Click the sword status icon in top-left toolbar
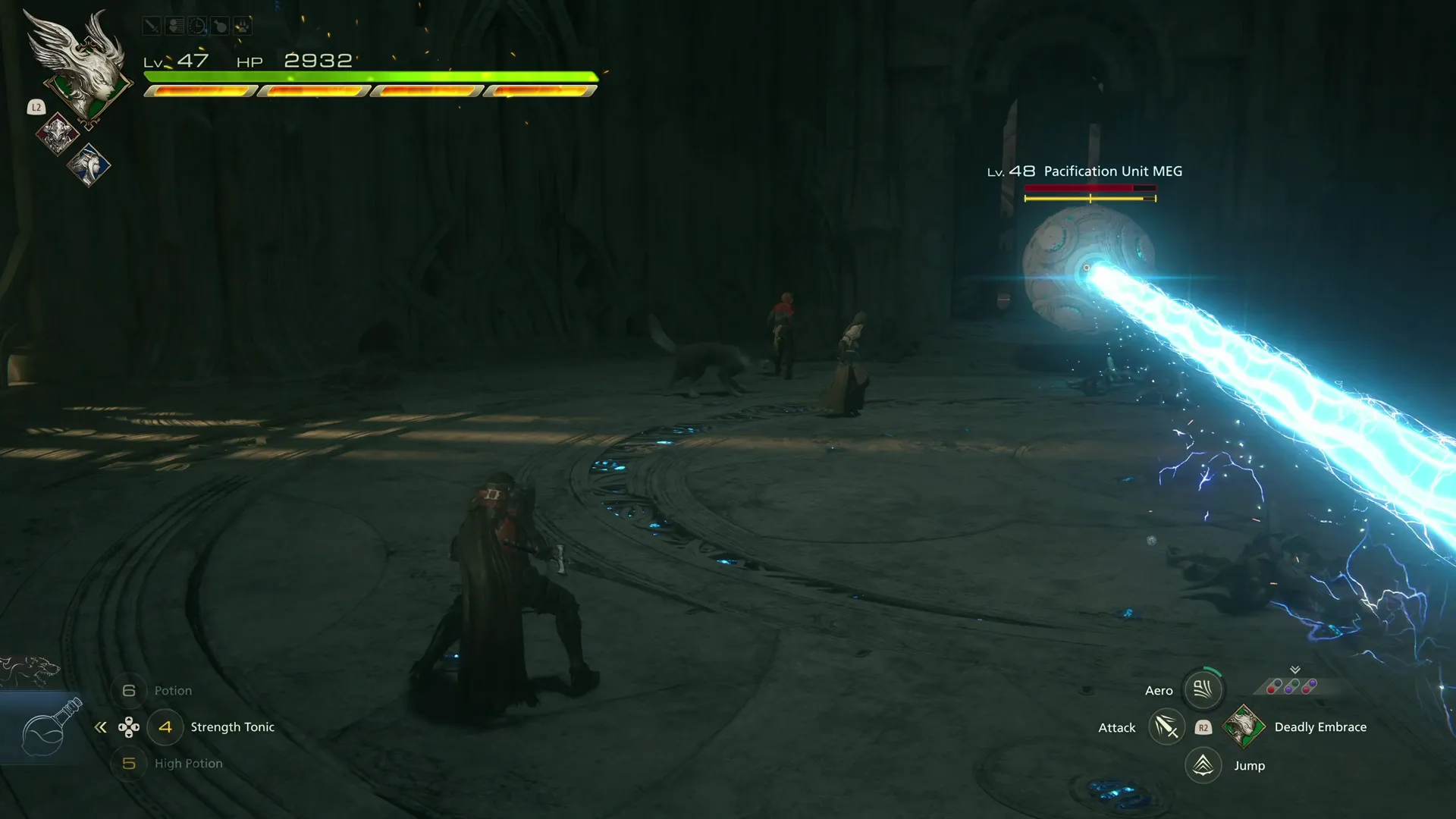The width and height of the screenshot is (1456, 819). pos(152,25)
